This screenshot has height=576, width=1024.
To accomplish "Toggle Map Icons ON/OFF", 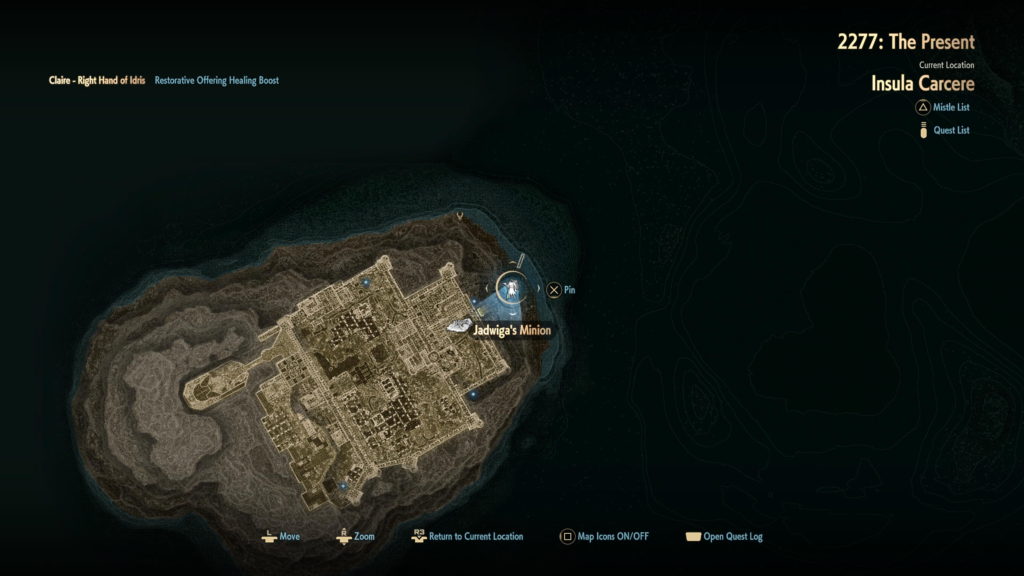I will (604, 536).
